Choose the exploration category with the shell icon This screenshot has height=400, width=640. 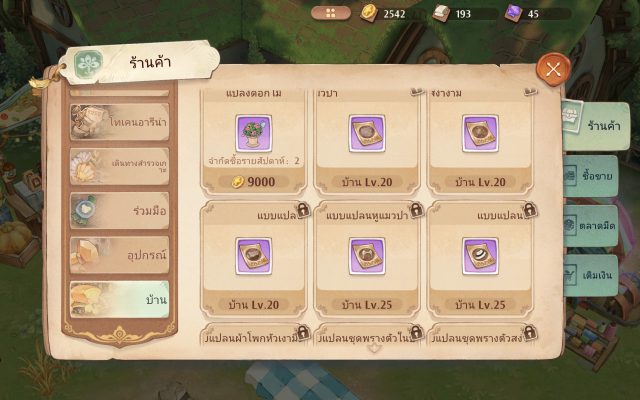click(119, 166)
